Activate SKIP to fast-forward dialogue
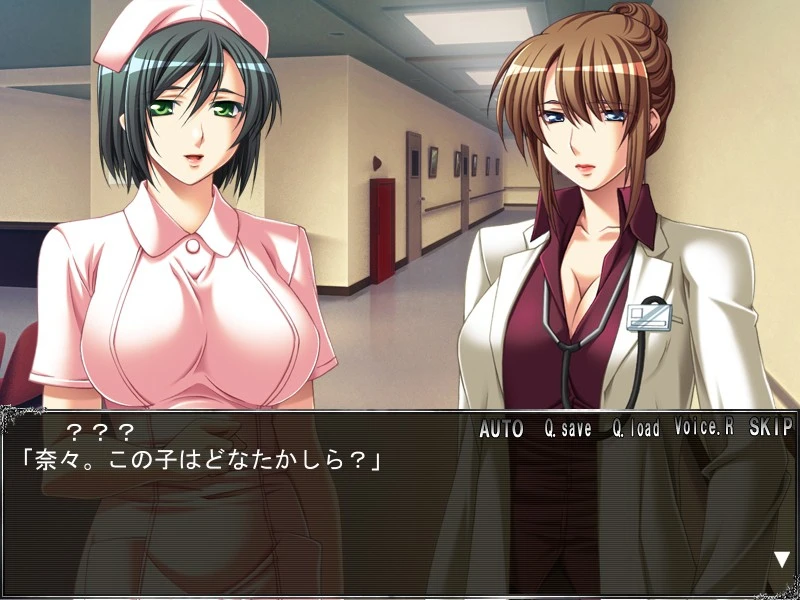 point(770,428)
